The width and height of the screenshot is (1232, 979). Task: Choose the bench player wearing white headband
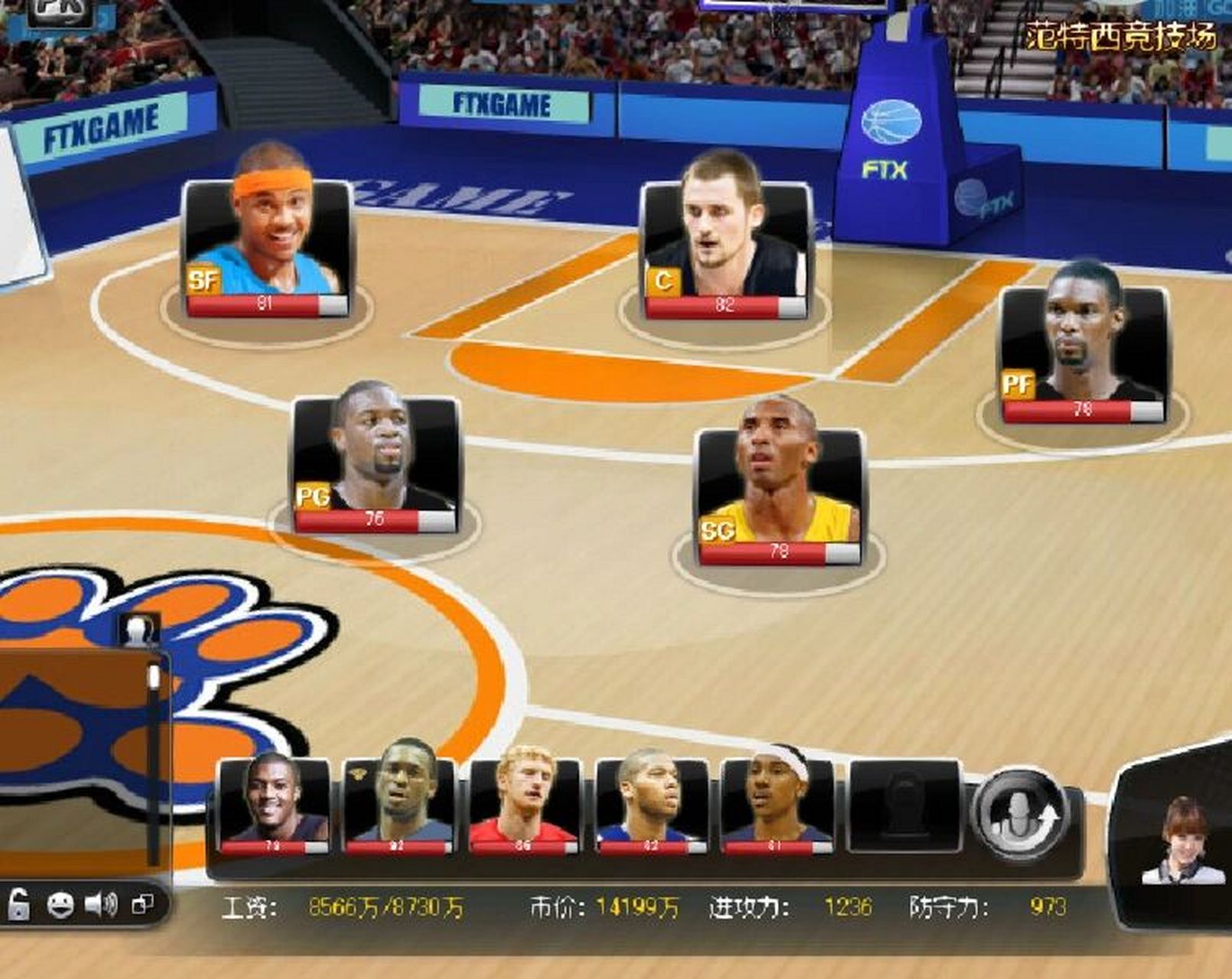pos(776,803)
